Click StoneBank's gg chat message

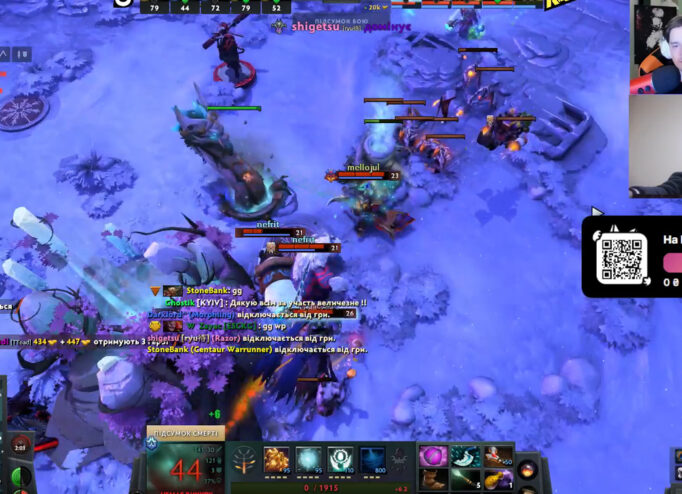203,291
